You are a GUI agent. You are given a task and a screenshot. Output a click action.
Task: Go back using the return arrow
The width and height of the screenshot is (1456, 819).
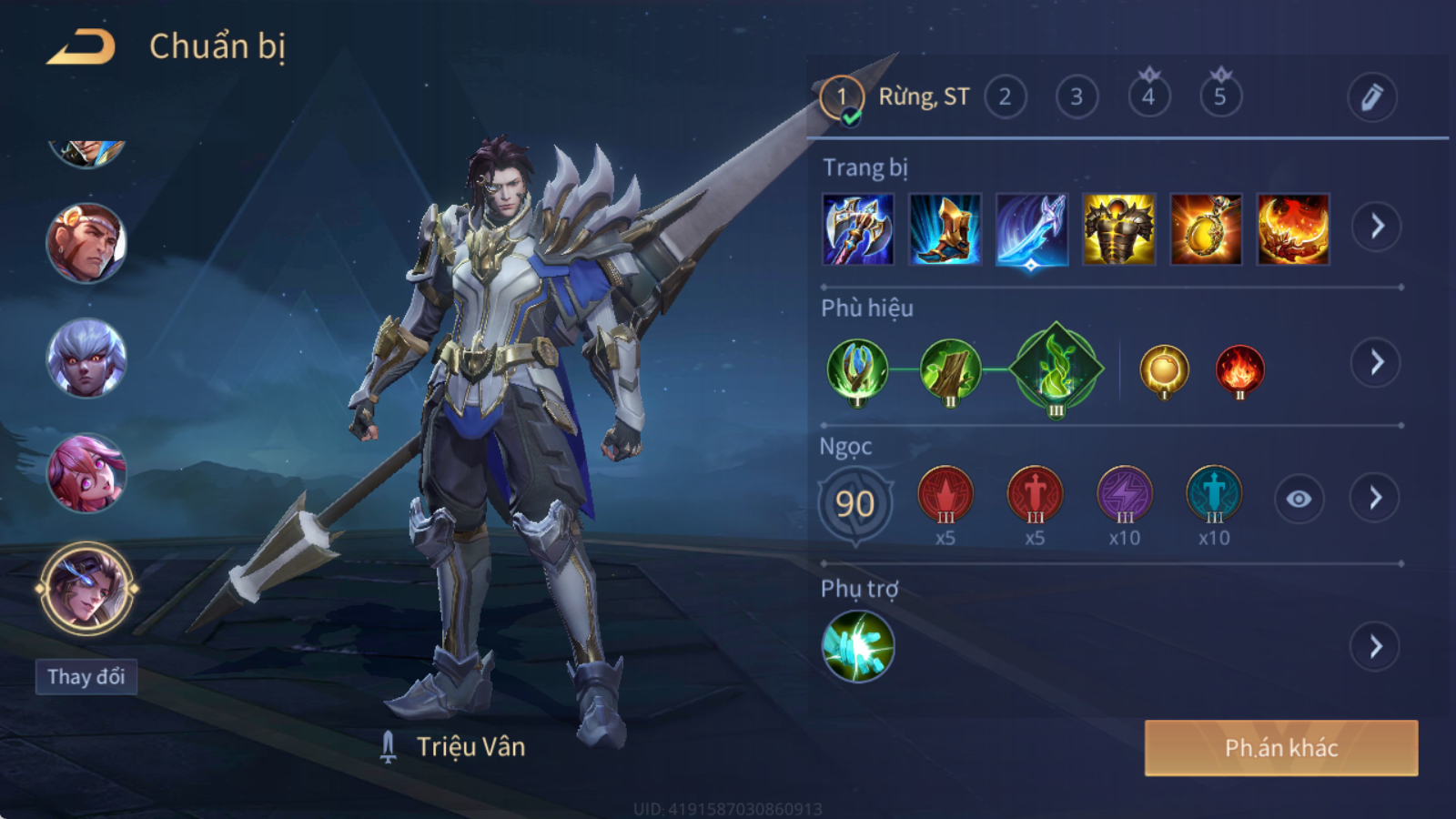coord(82,47)
